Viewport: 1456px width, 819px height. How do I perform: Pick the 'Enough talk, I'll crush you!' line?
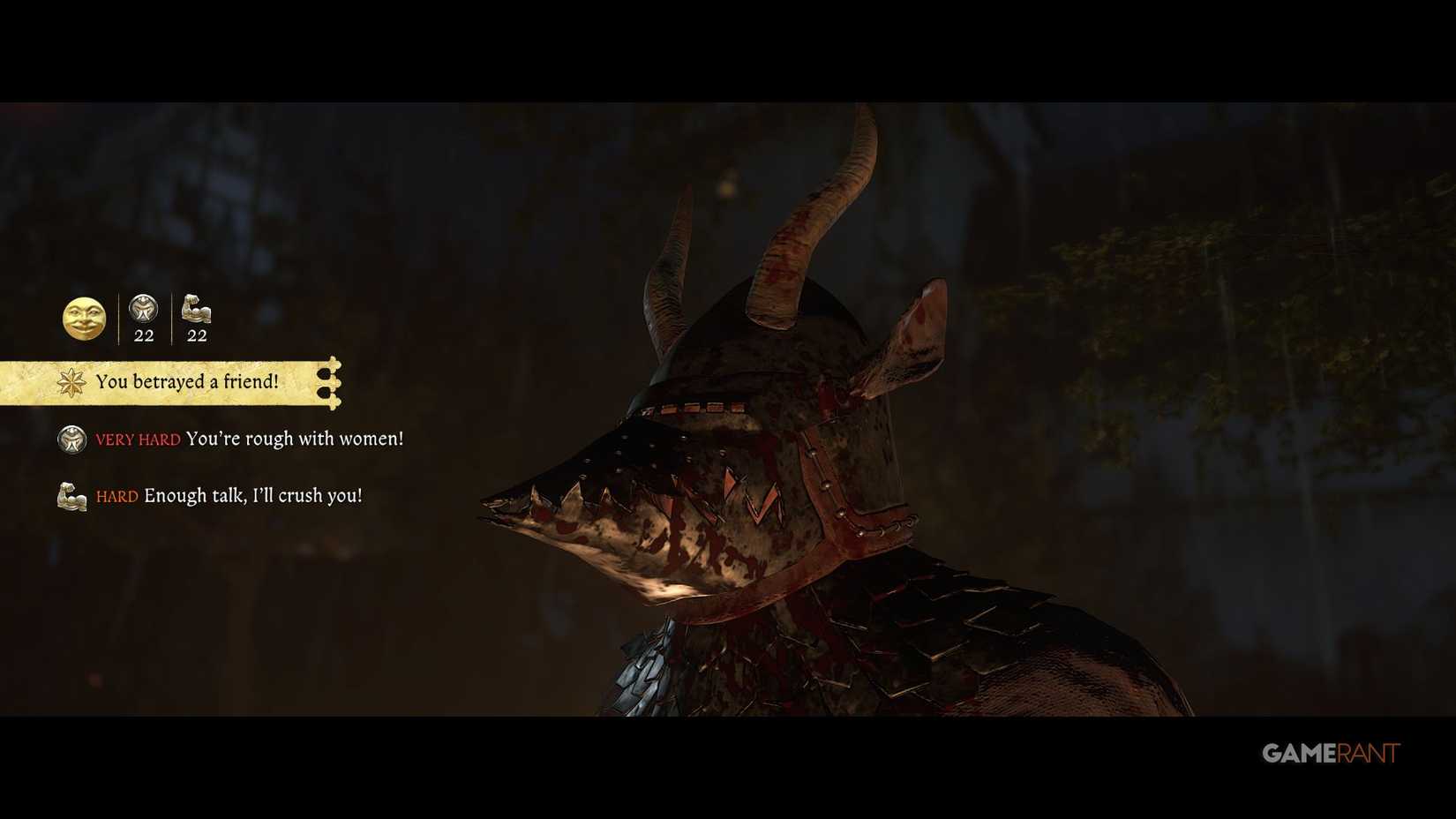tap(253, 495)
